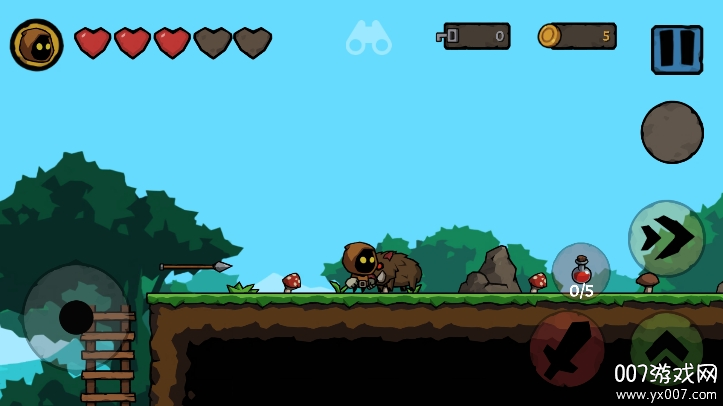Tap the blank gray round button

coord(671,132)
